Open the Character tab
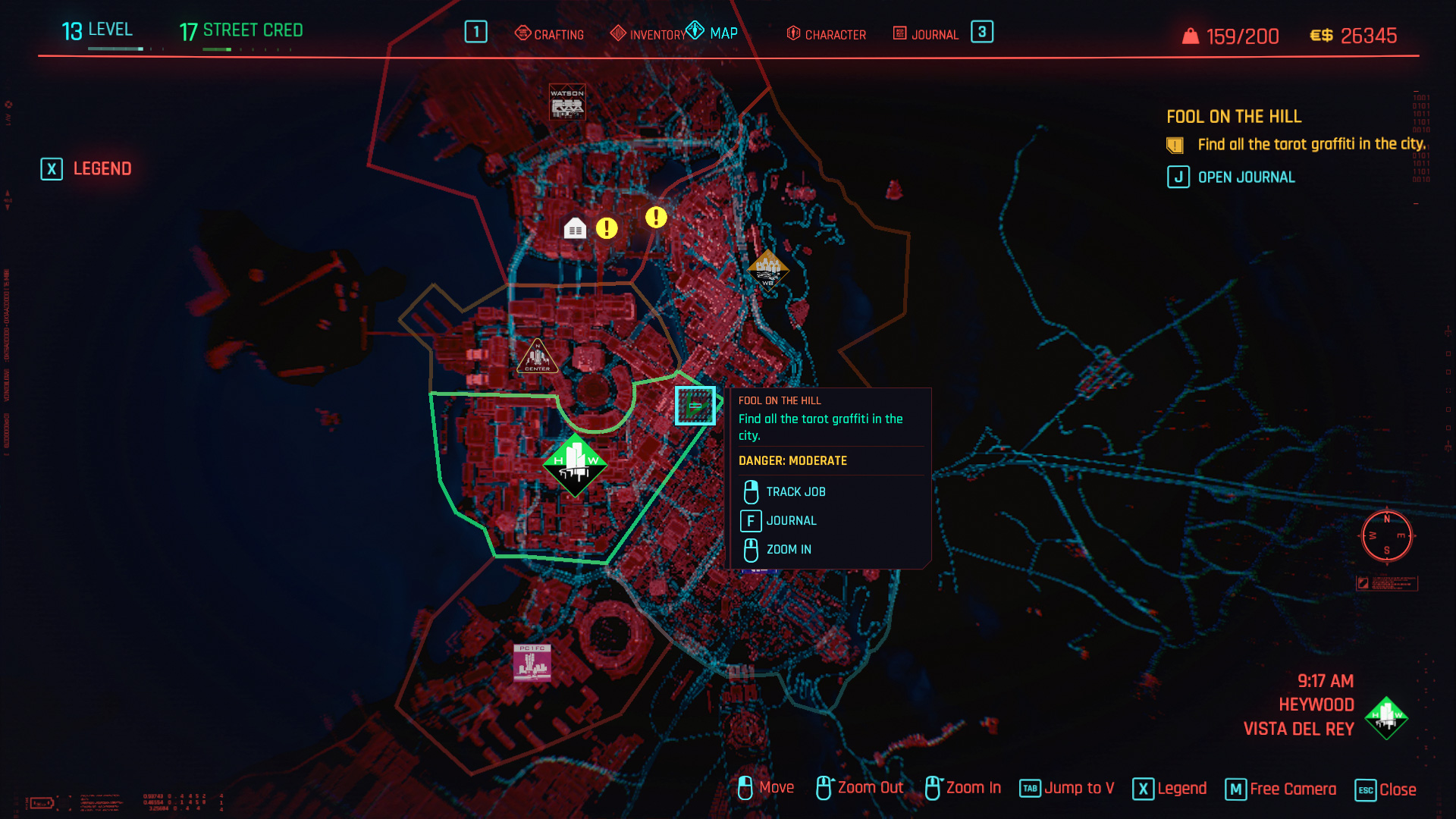 click(x=827, y=34)
